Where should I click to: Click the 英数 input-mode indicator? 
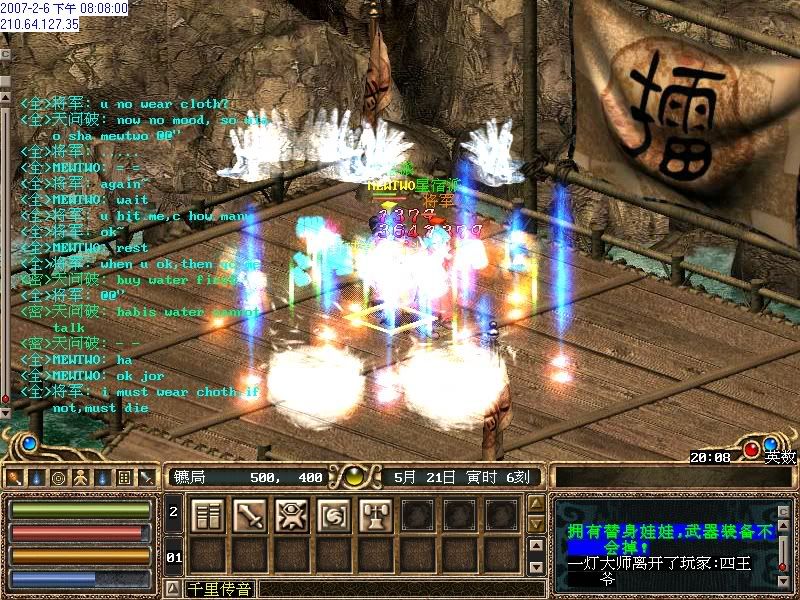click(x=782, y=457)
